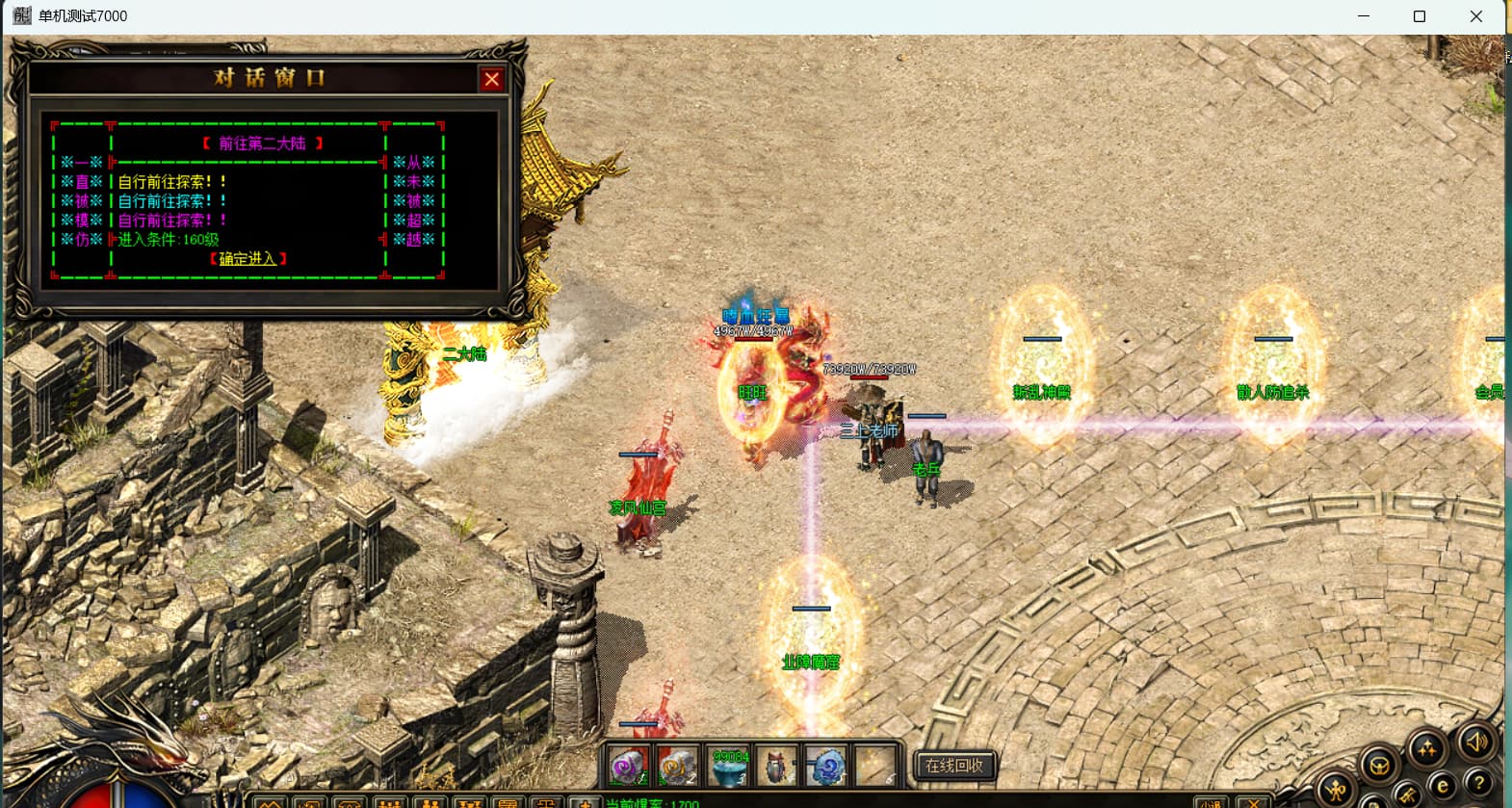Use the purple swirl stone in hotbar

(x=630, y=767)
